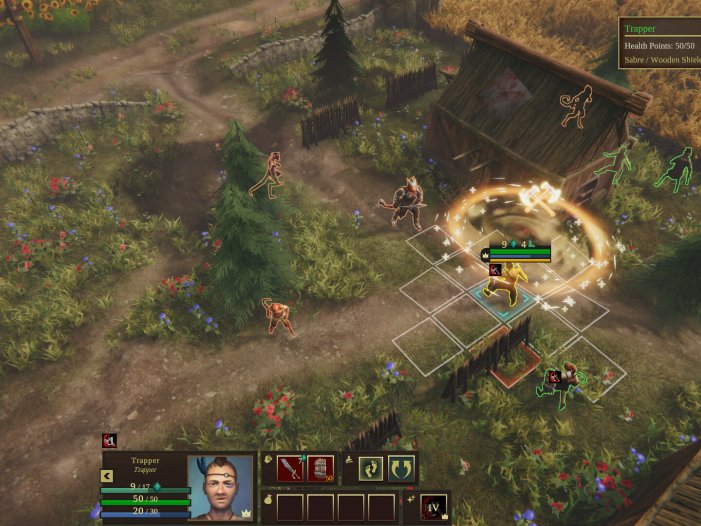The width and height of the screenshot is (701, 526).
Task: Activate the footprints movement action
Action: [372, 468]
